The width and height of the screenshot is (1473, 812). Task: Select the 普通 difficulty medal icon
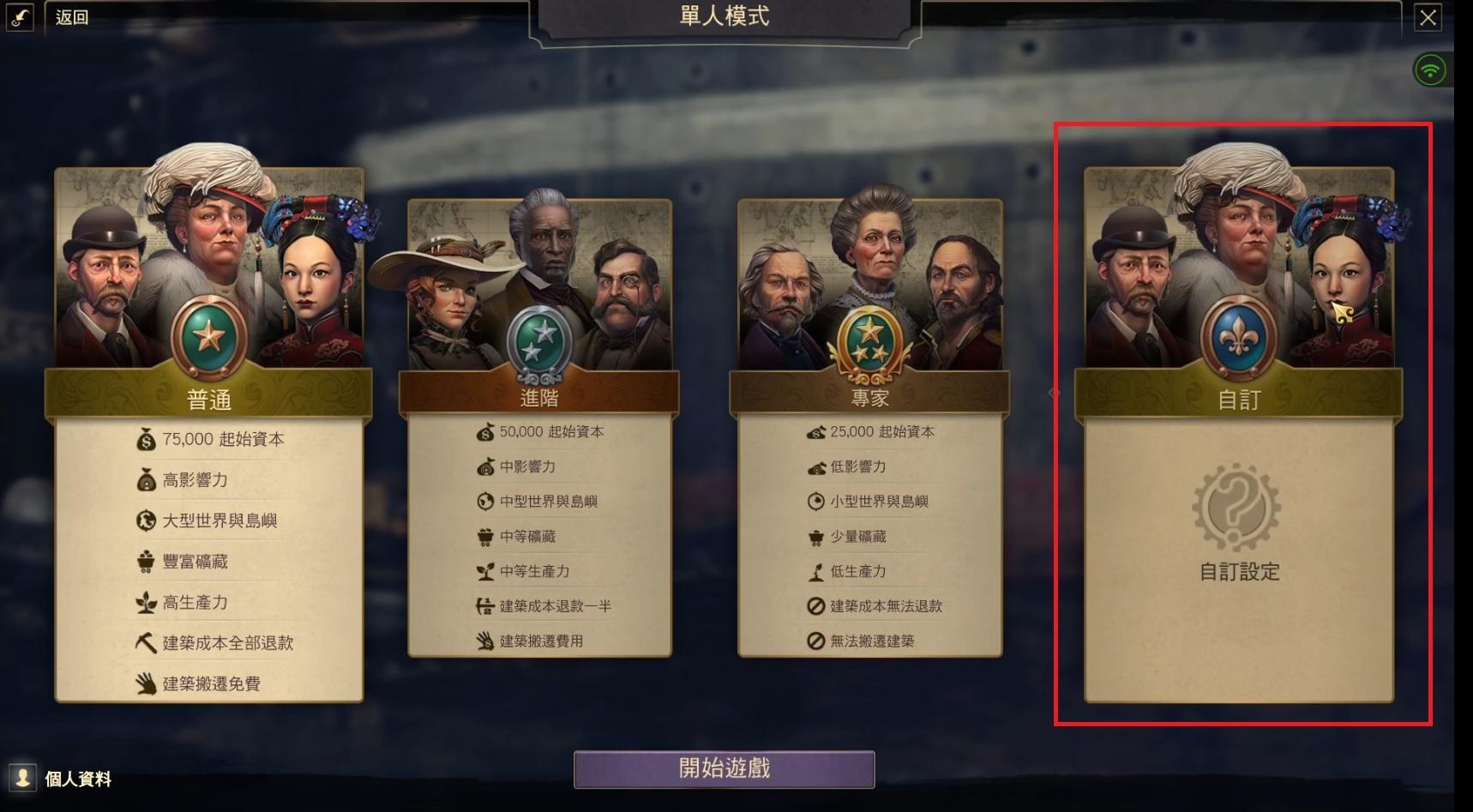207,334
